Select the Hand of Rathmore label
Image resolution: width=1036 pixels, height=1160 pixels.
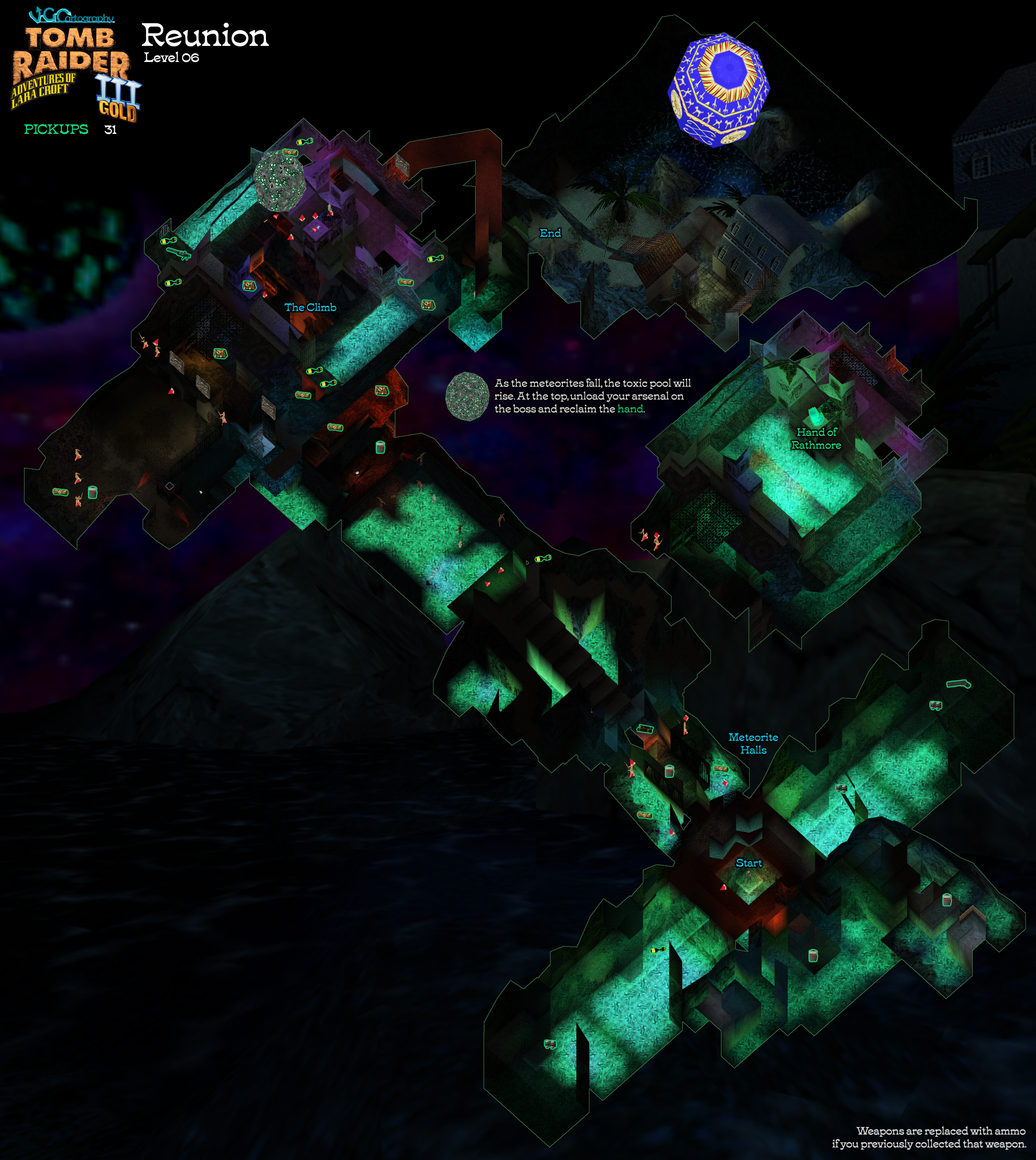816,438
